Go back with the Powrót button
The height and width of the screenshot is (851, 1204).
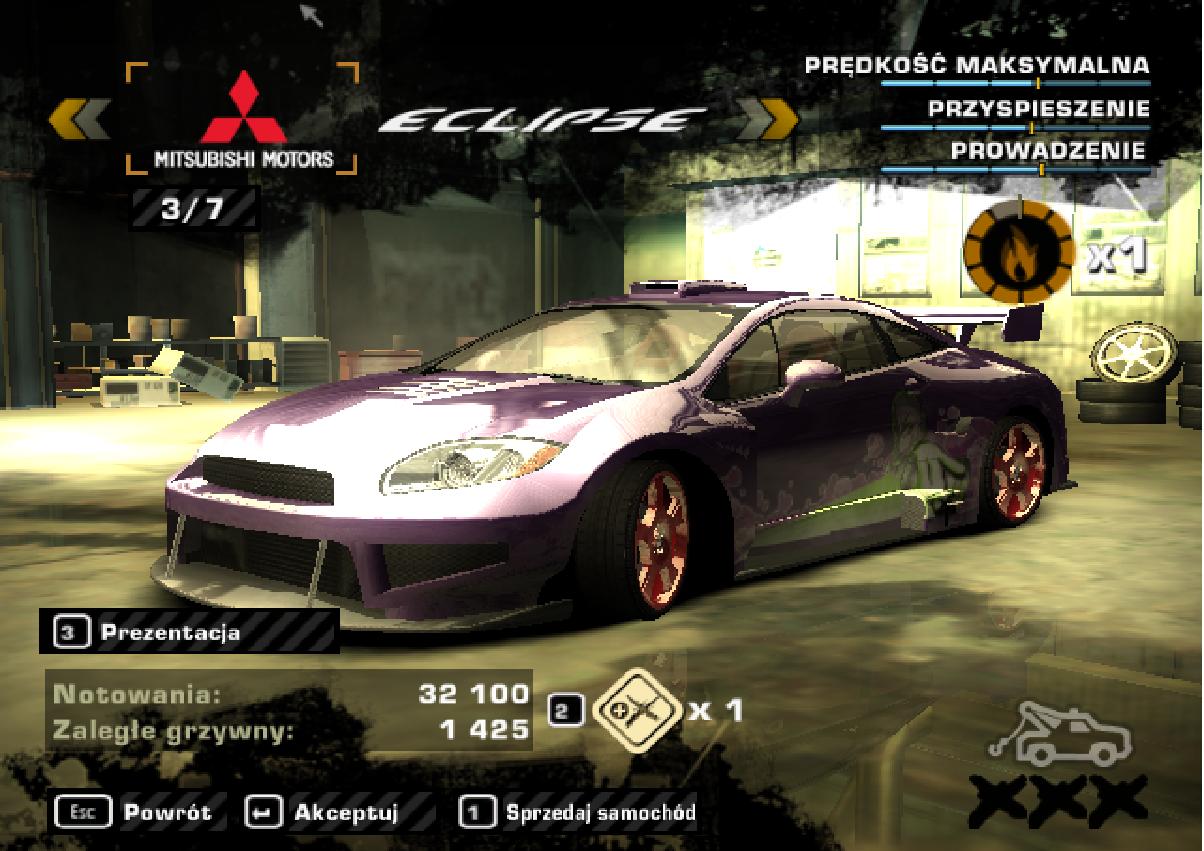pyautogui.click(x=136, y=812)
